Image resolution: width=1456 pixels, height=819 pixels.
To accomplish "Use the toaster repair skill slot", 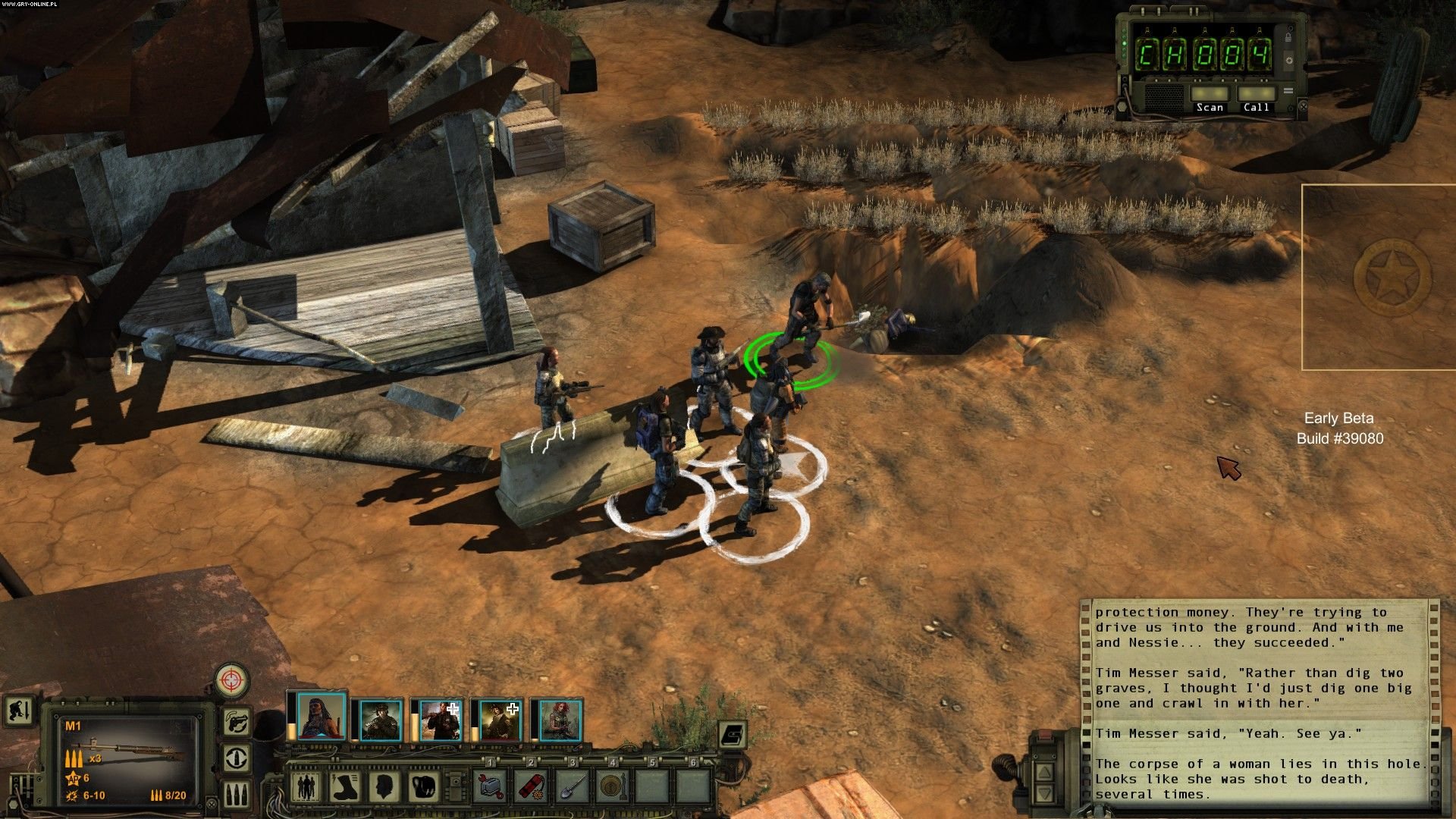I will tap(491, 786).
